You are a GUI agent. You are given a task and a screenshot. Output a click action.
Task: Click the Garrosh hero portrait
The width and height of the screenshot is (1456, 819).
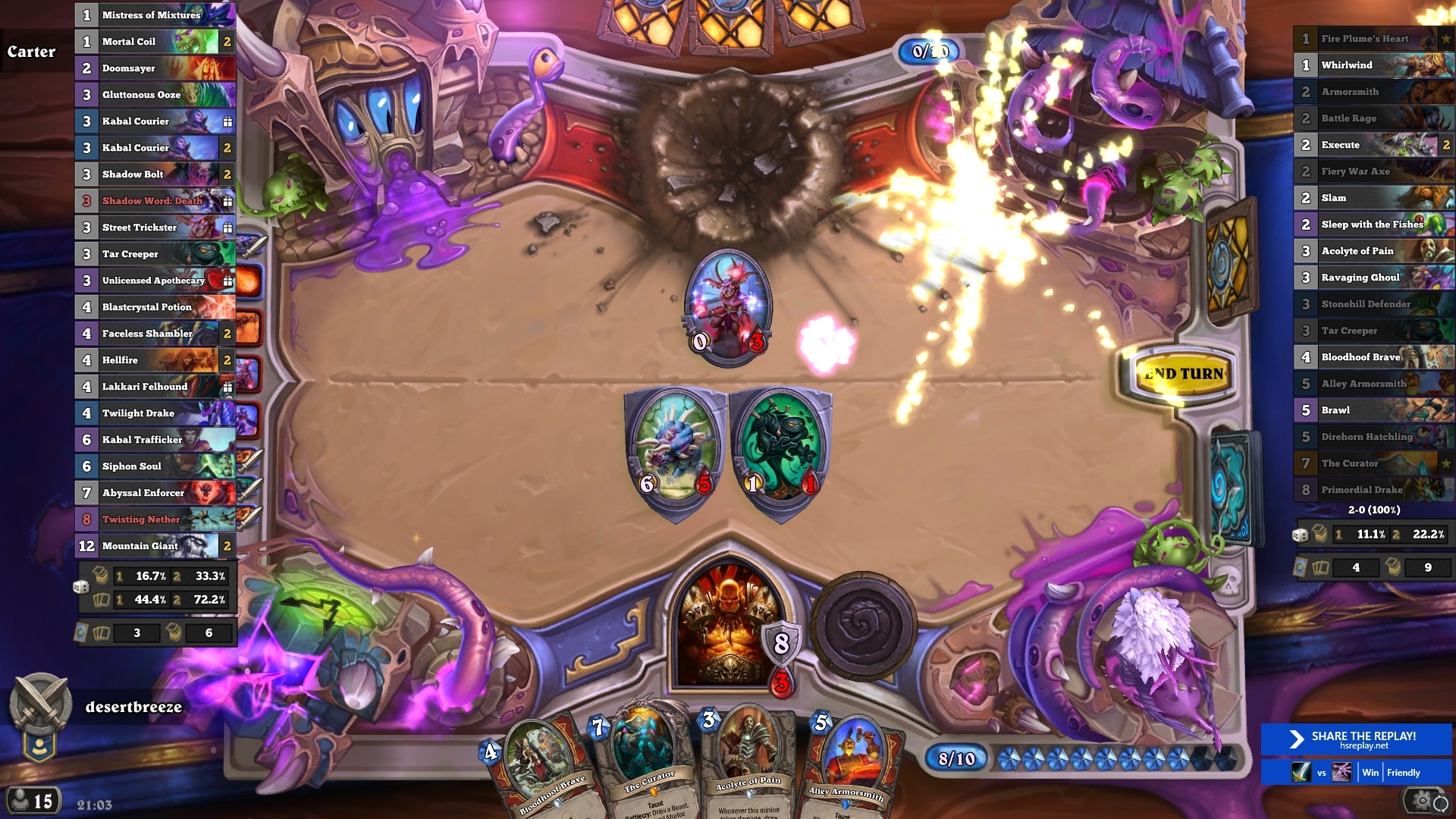(726, 626)
